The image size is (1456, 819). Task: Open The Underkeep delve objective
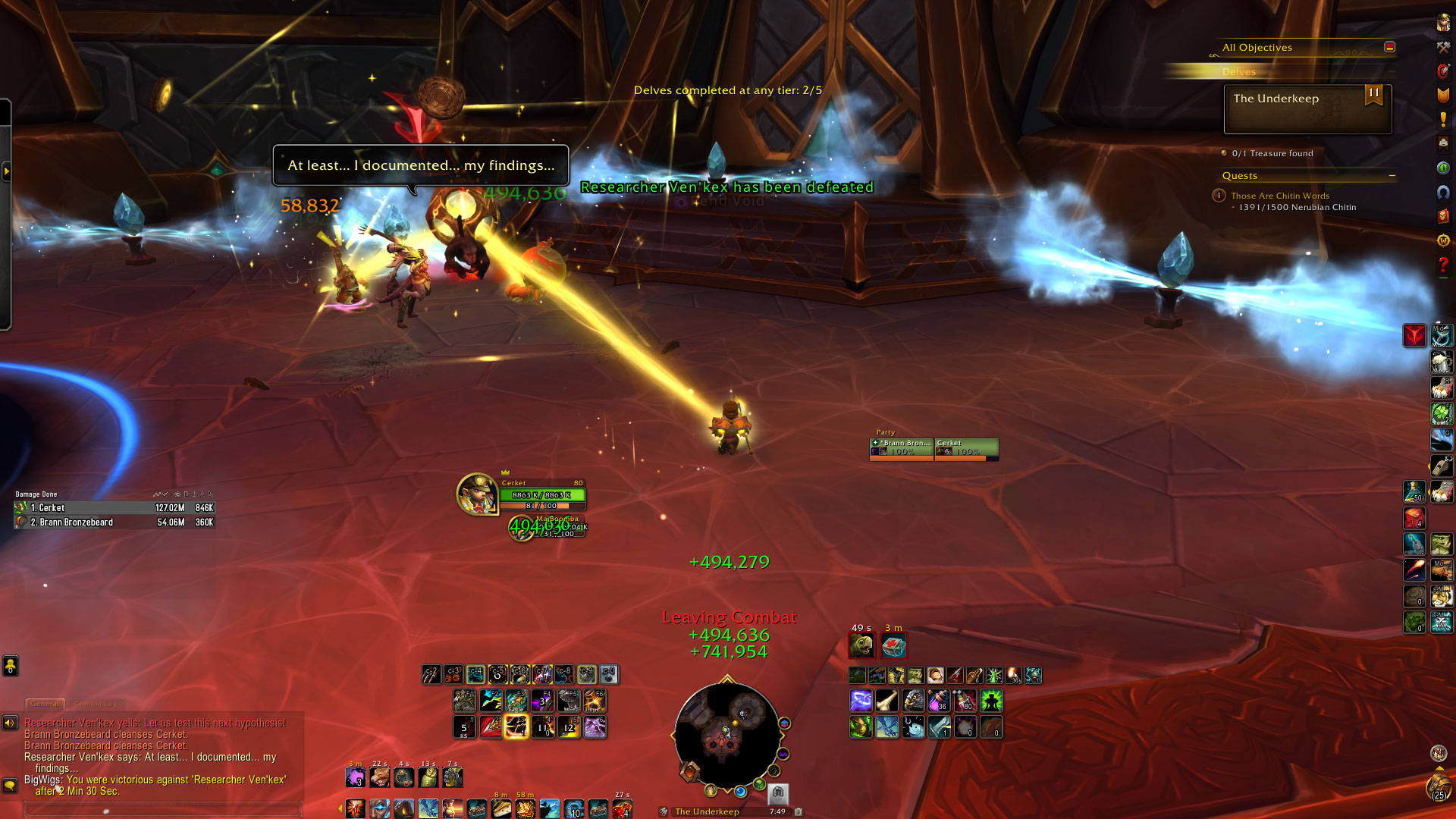1307,109
